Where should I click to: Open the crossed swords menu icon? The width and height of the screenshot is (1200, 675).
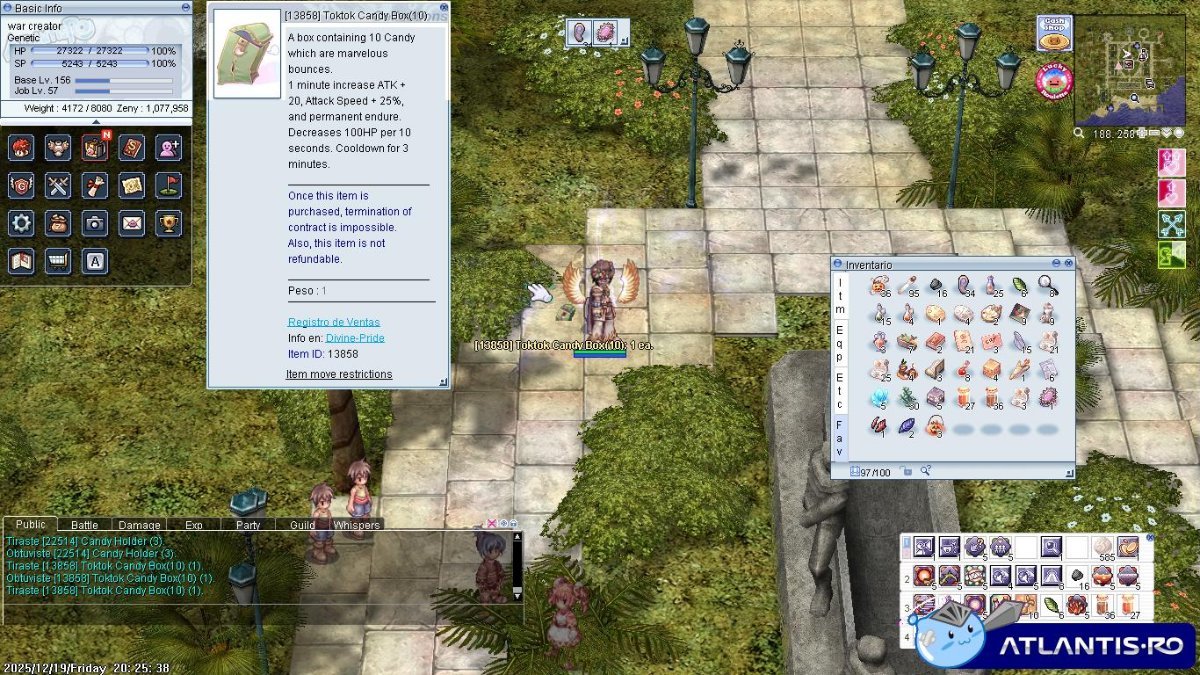58,185
